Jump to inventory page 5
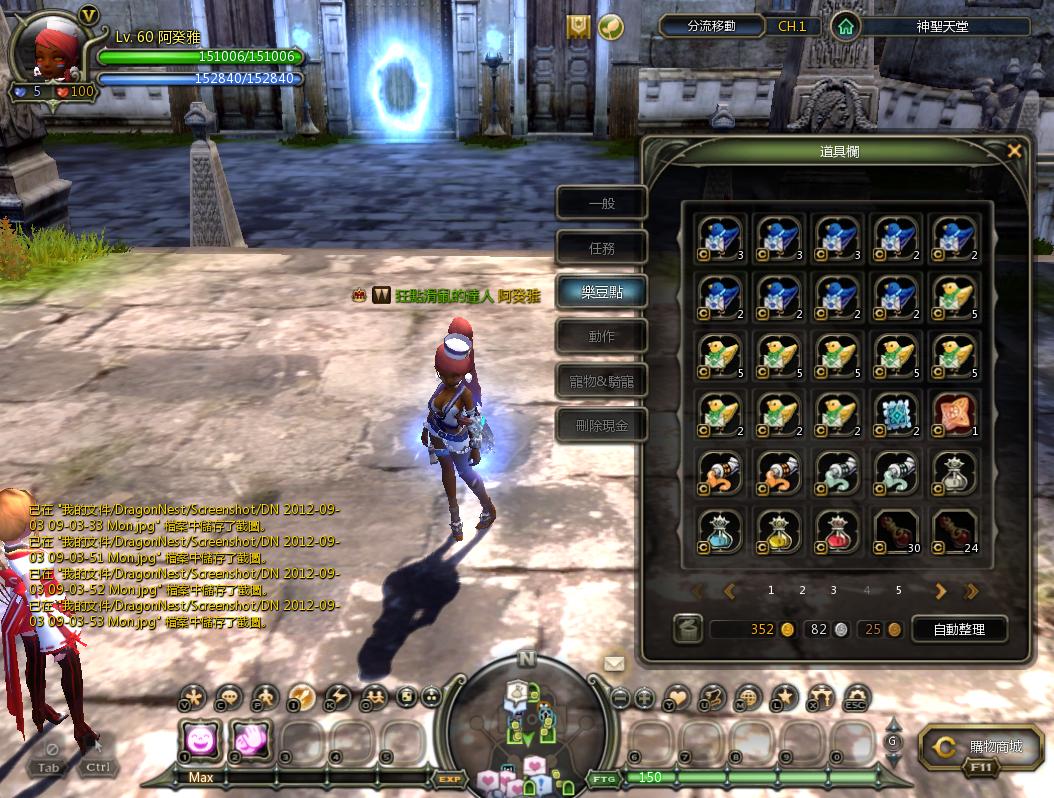The height and width of the screenshot is (798, 1054). pyautogui.click(x=898, y=591)
